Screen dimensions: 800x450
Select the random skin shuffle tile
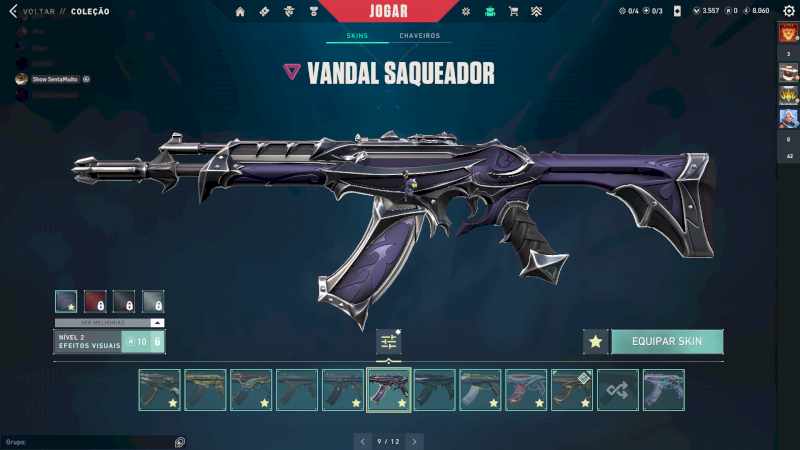point(618,390)
